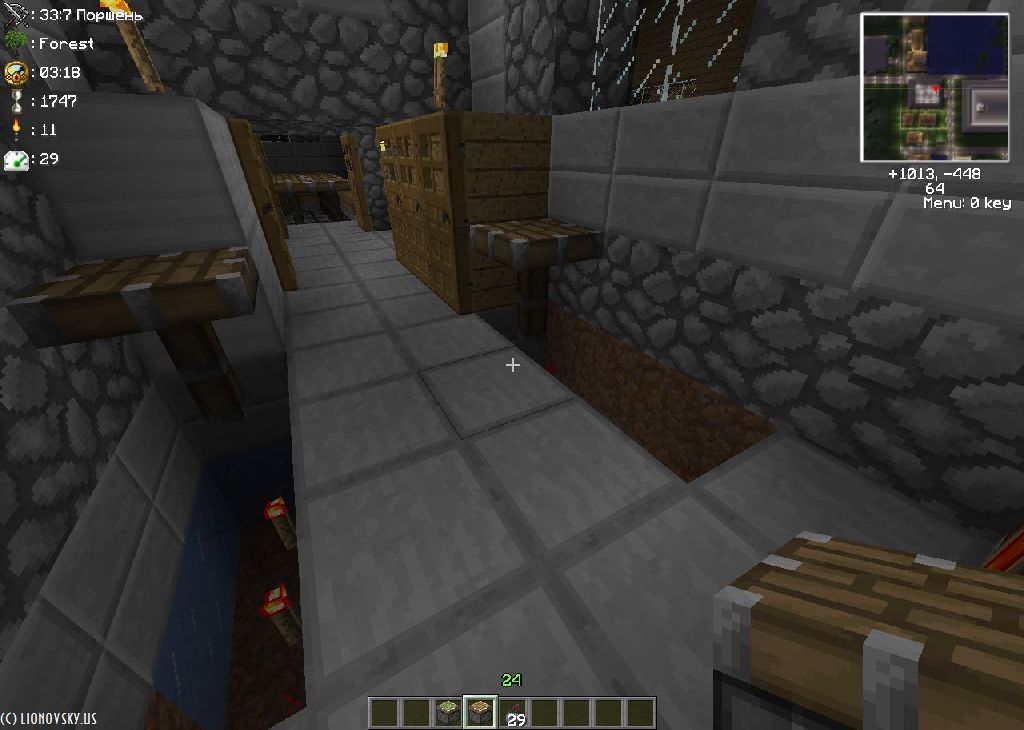Image resolution: width=1024 pixels, height=730 pixels.
Task: Select the sticky piston hotbar slot
Action: point(448,713)
